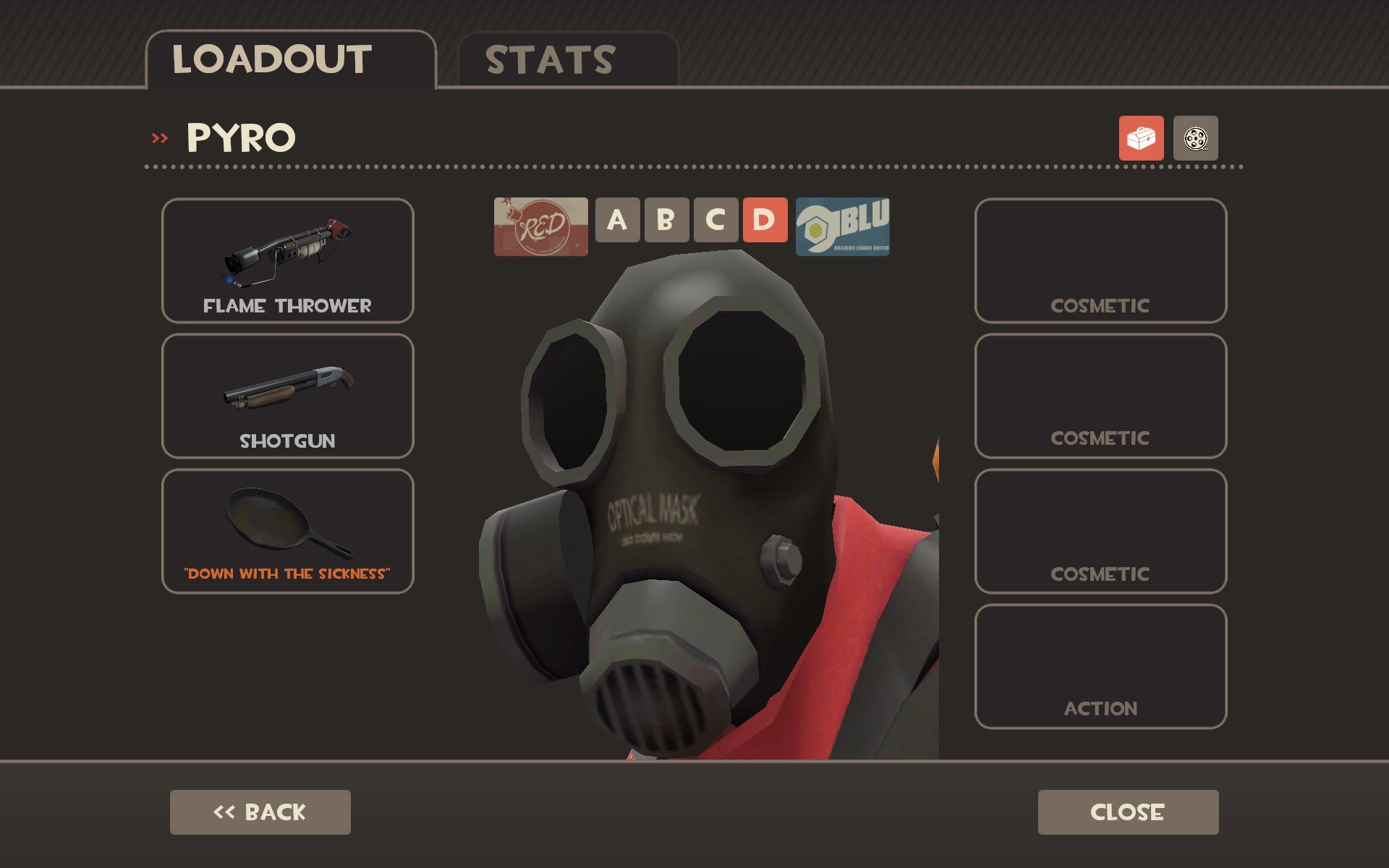Image resolution: width=1389 pixels, height=868 pixels.
Task: Select the BLU team card icon
Action: coord(843,228)
